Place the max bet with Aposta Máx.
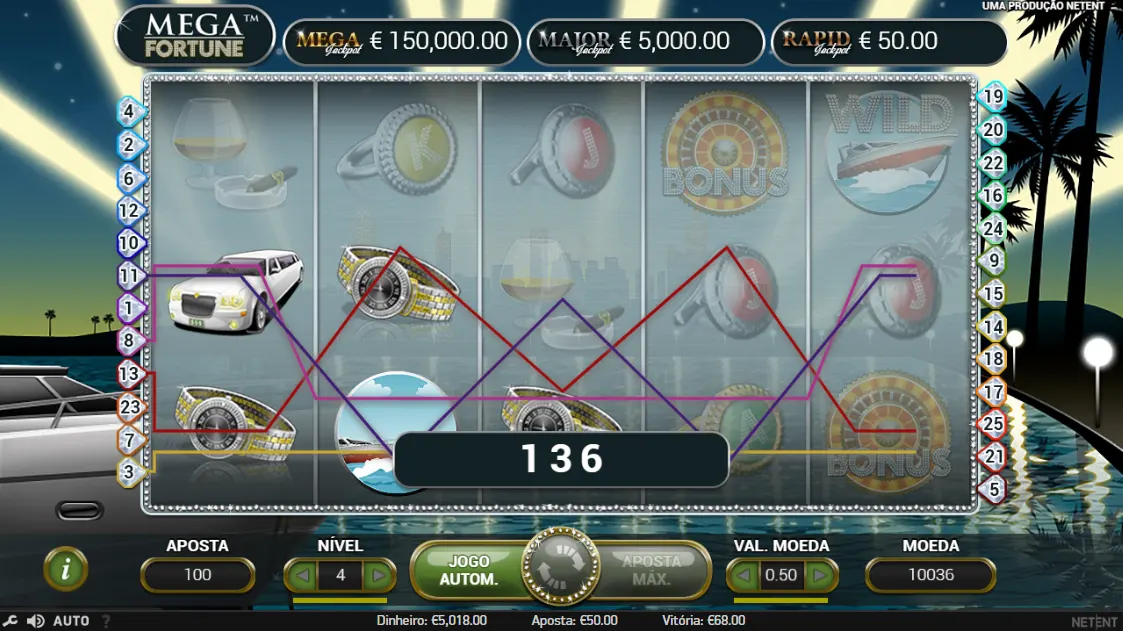 click(650, 570)
